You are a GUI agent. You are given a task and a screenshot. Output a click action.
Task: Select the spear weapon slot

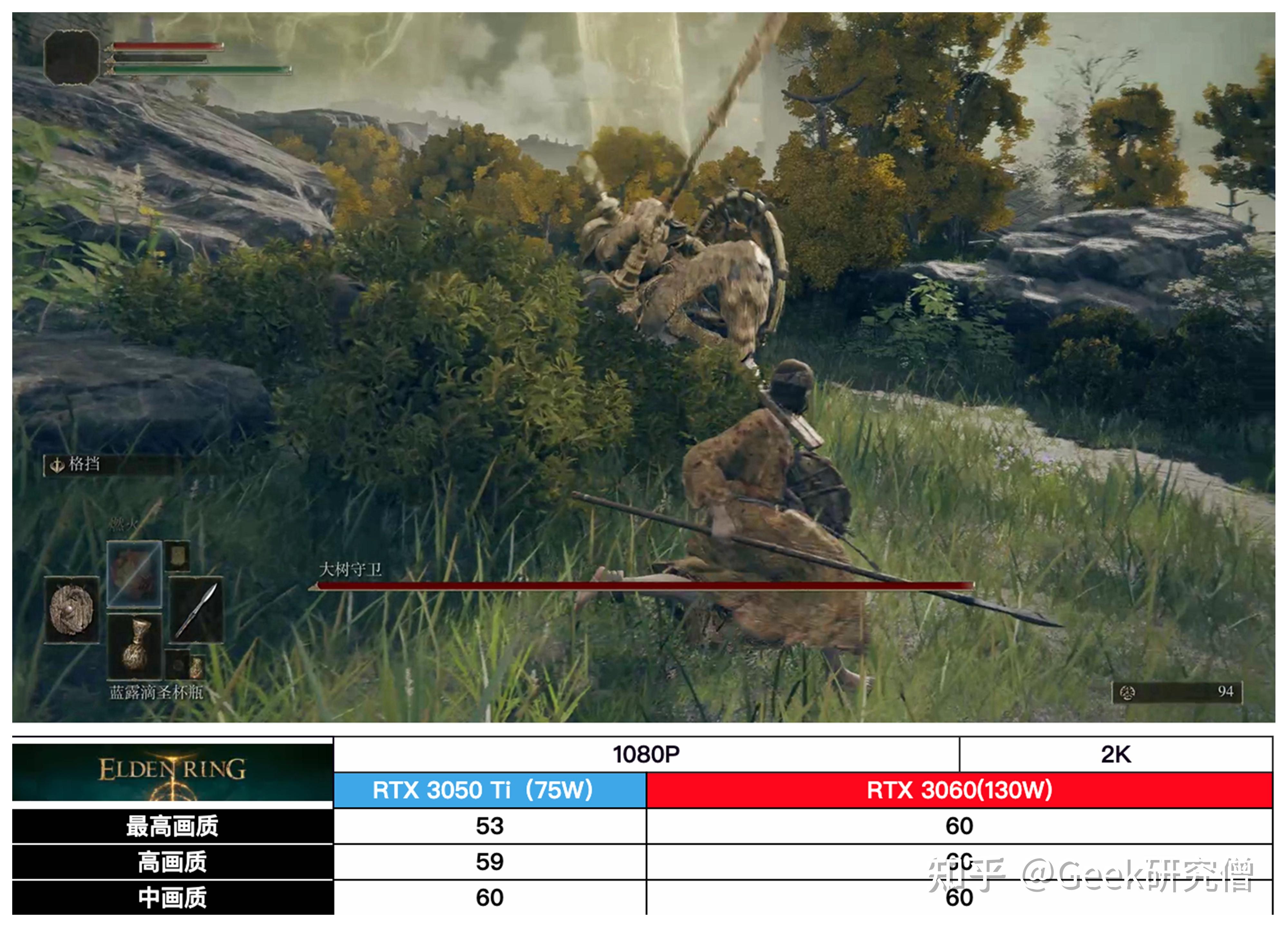click(196, 609)
